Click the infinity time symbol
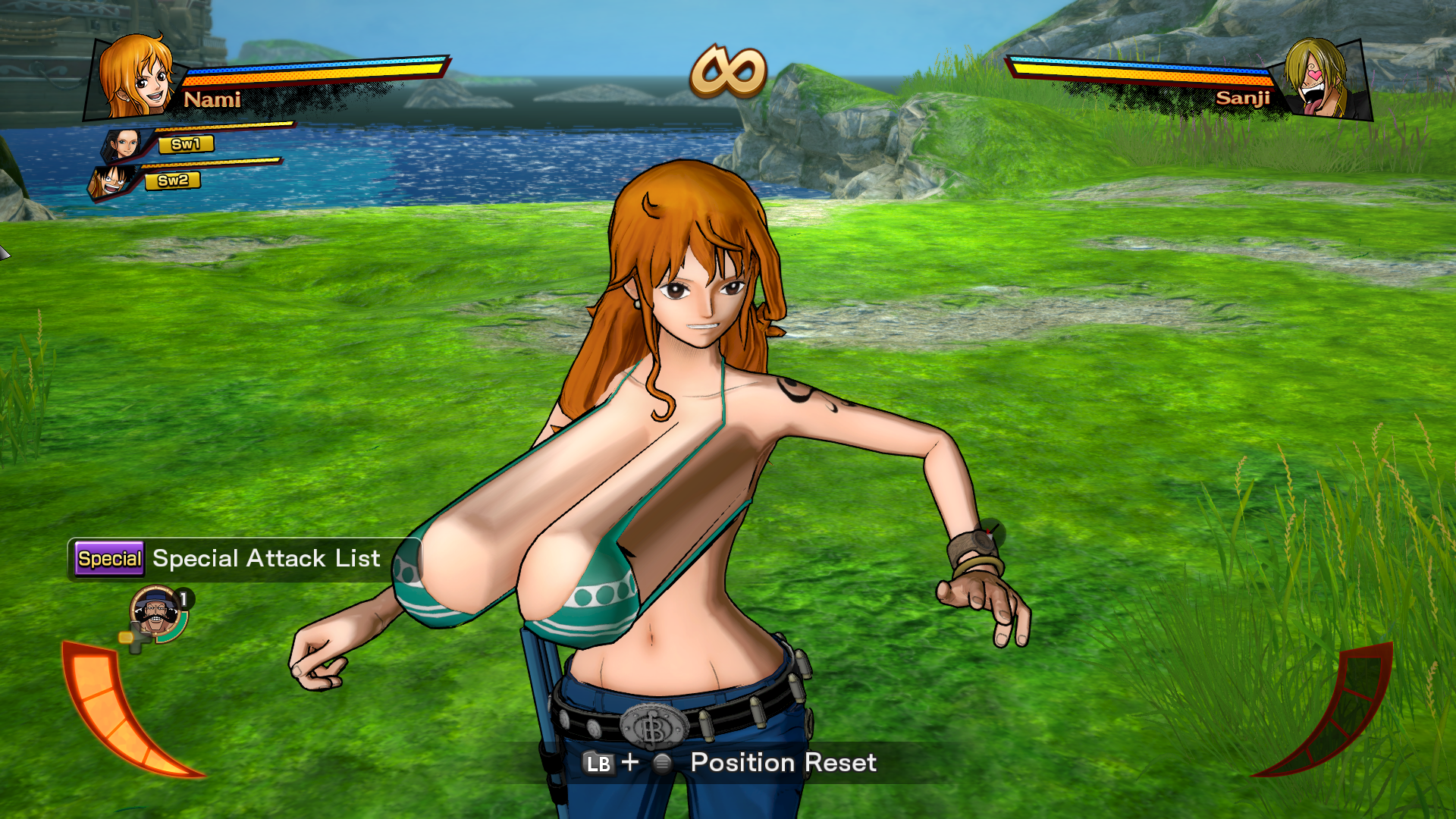1456x819 pixels. (728, 70)
